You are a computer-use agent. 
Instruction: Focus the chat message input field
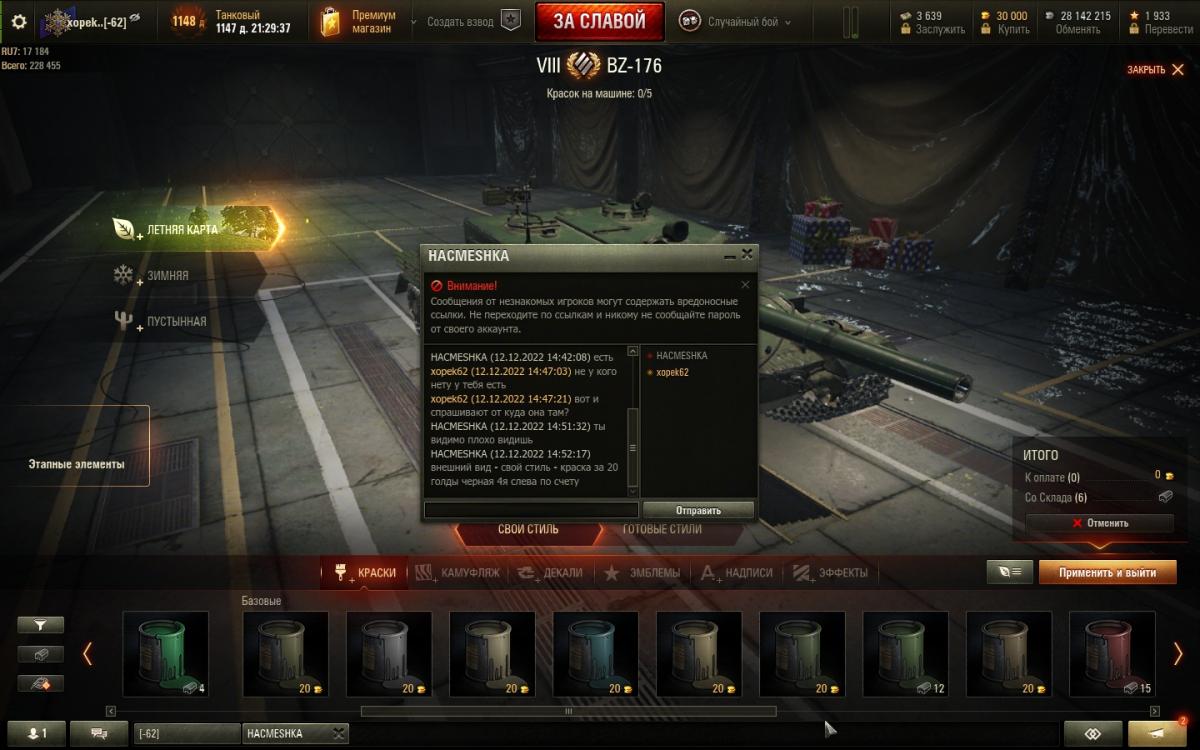point(531,510)
